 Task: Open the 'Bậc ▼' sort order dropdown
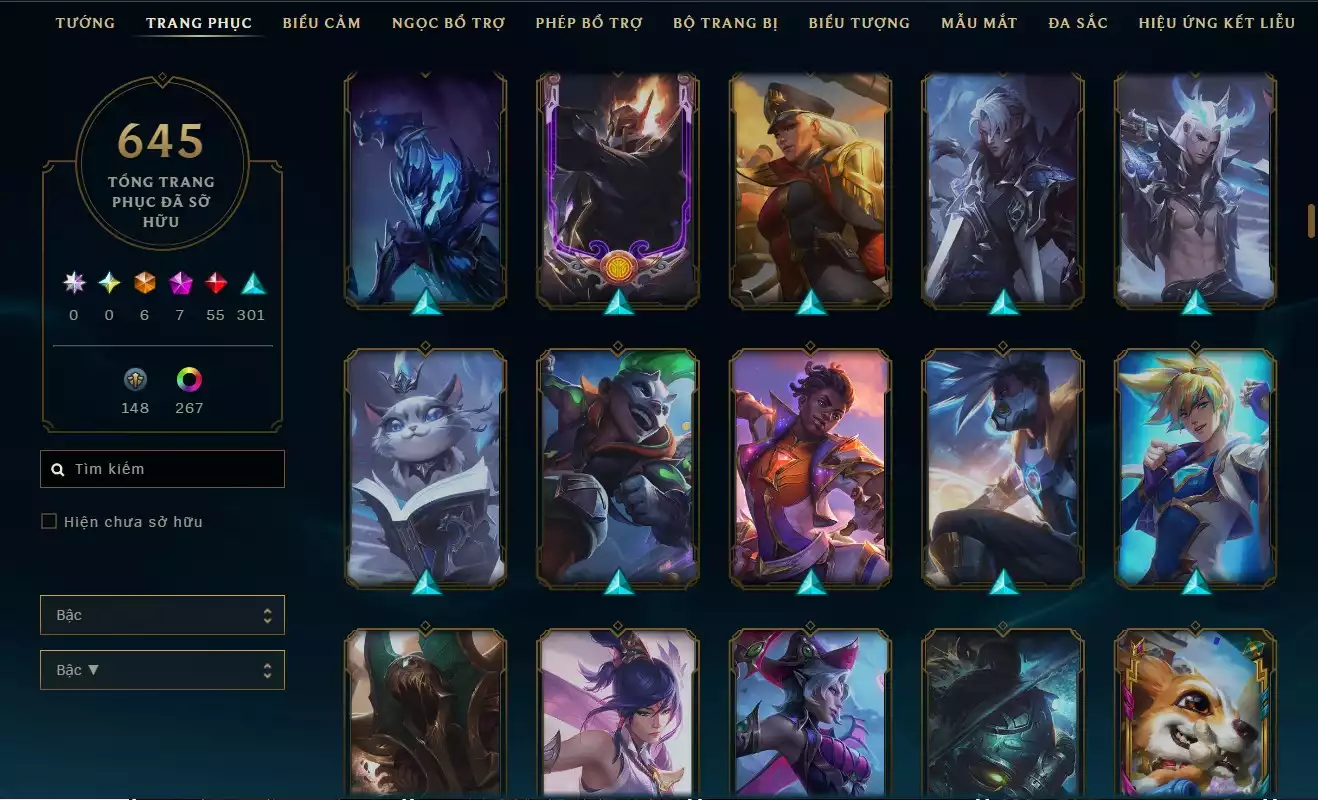click(162, 669)
